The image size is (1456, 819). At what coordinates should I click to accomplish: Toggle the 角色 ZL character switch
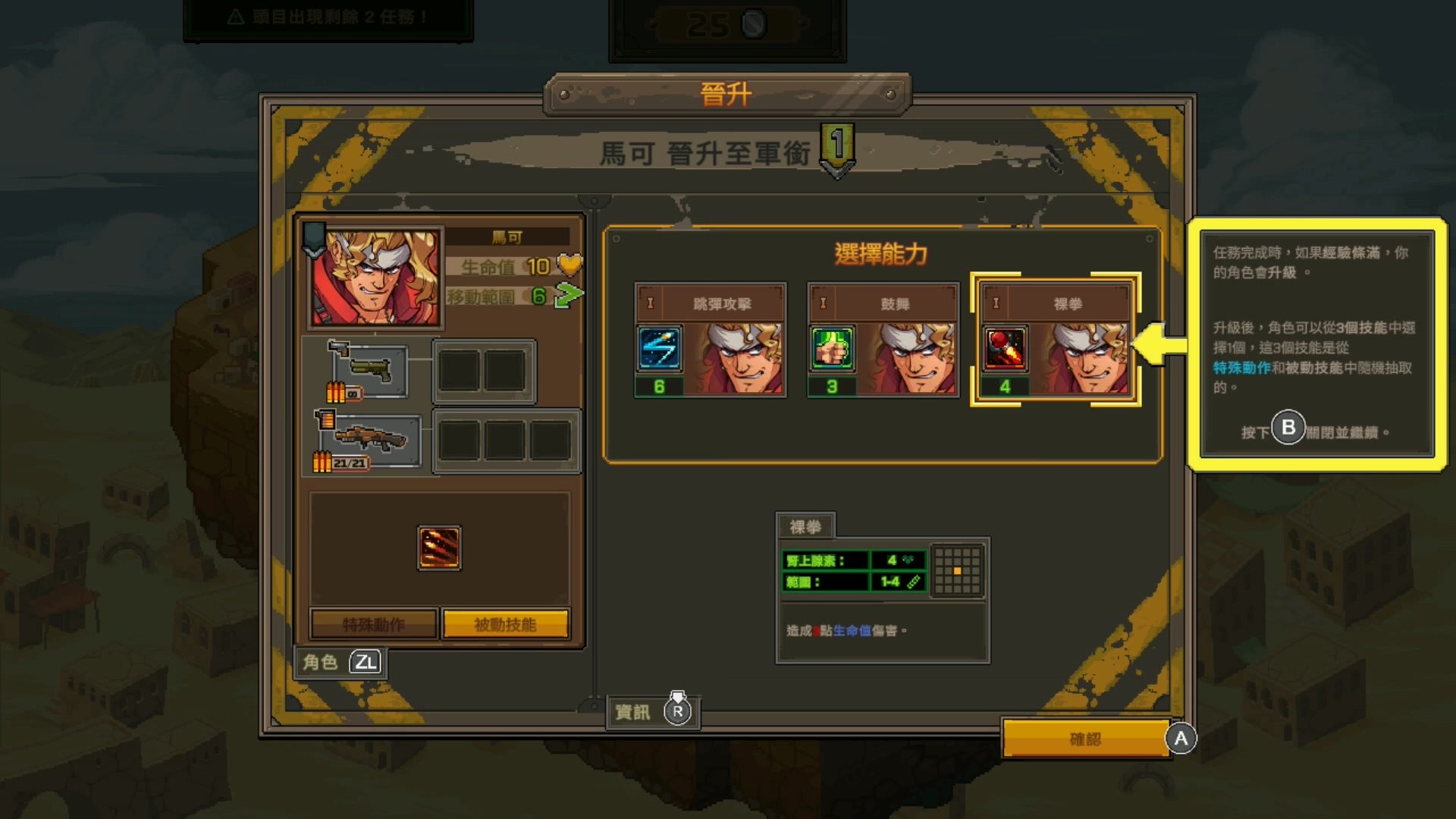click(x=341, y=663)
